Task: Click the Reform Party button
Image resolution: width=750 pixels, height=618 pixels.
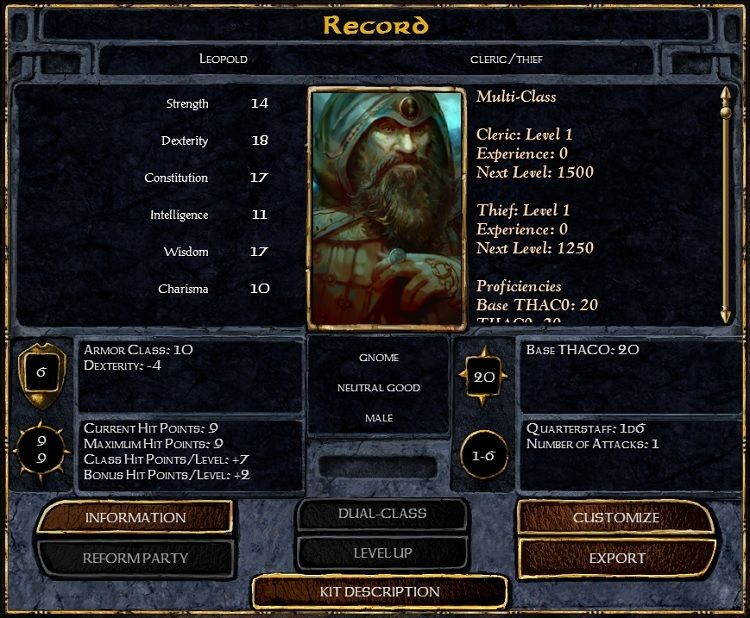Action: (135, 558)
